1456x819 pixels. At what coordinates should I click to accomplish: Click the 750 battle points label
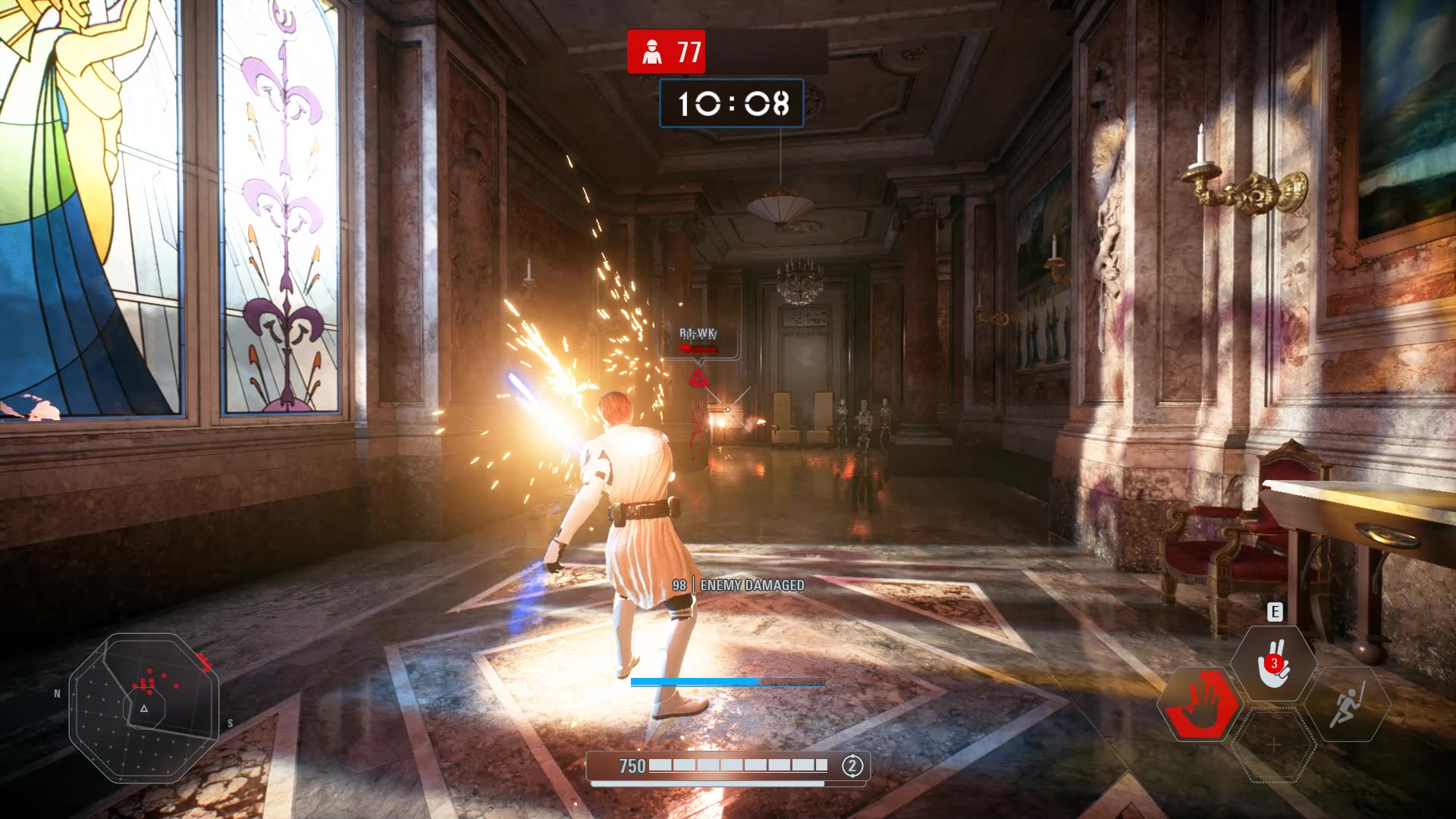pyautogui.click(x=633, y=767)
